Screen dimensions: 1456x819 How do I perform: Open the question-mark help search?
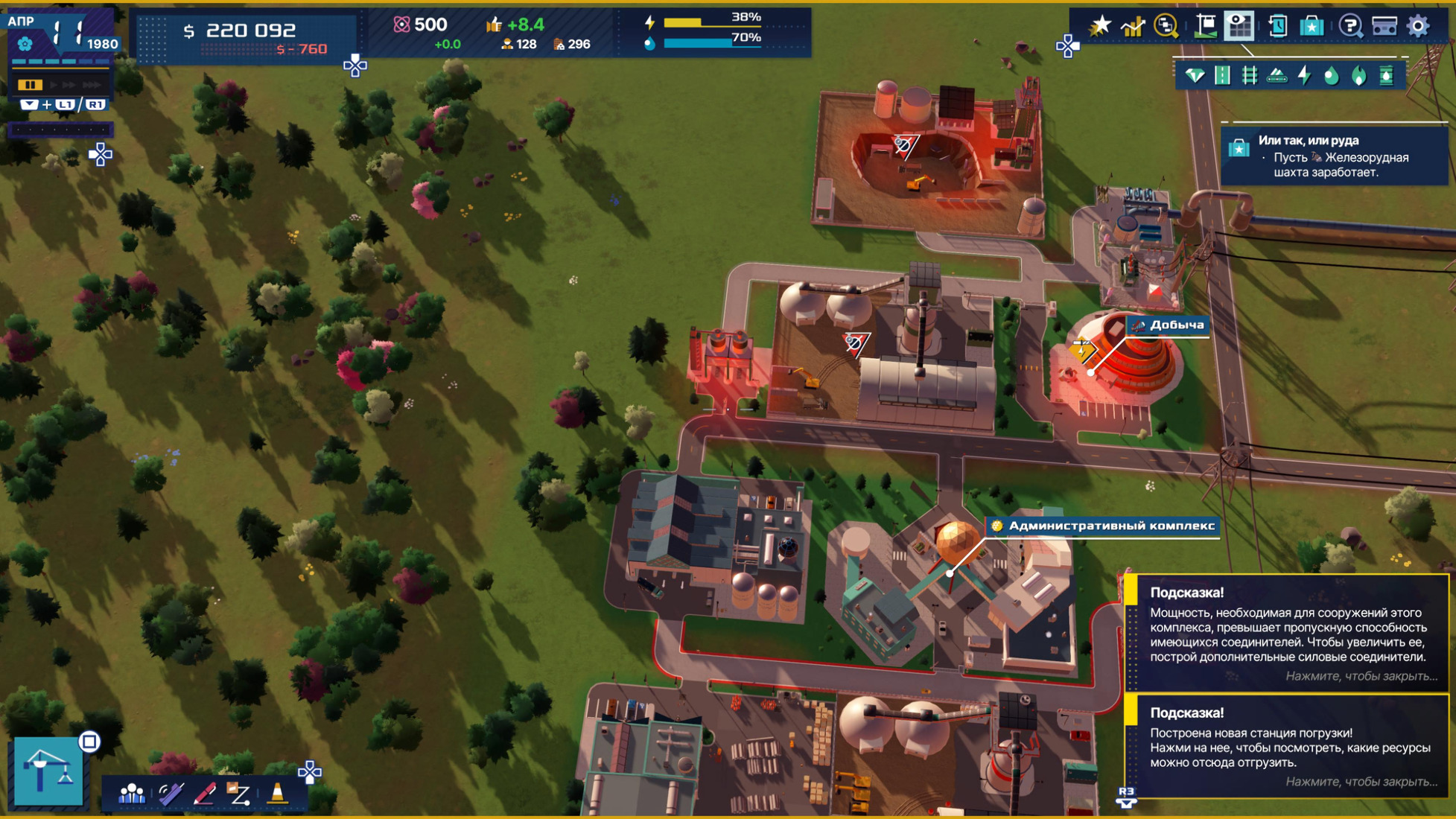[x=1349, y=26]
